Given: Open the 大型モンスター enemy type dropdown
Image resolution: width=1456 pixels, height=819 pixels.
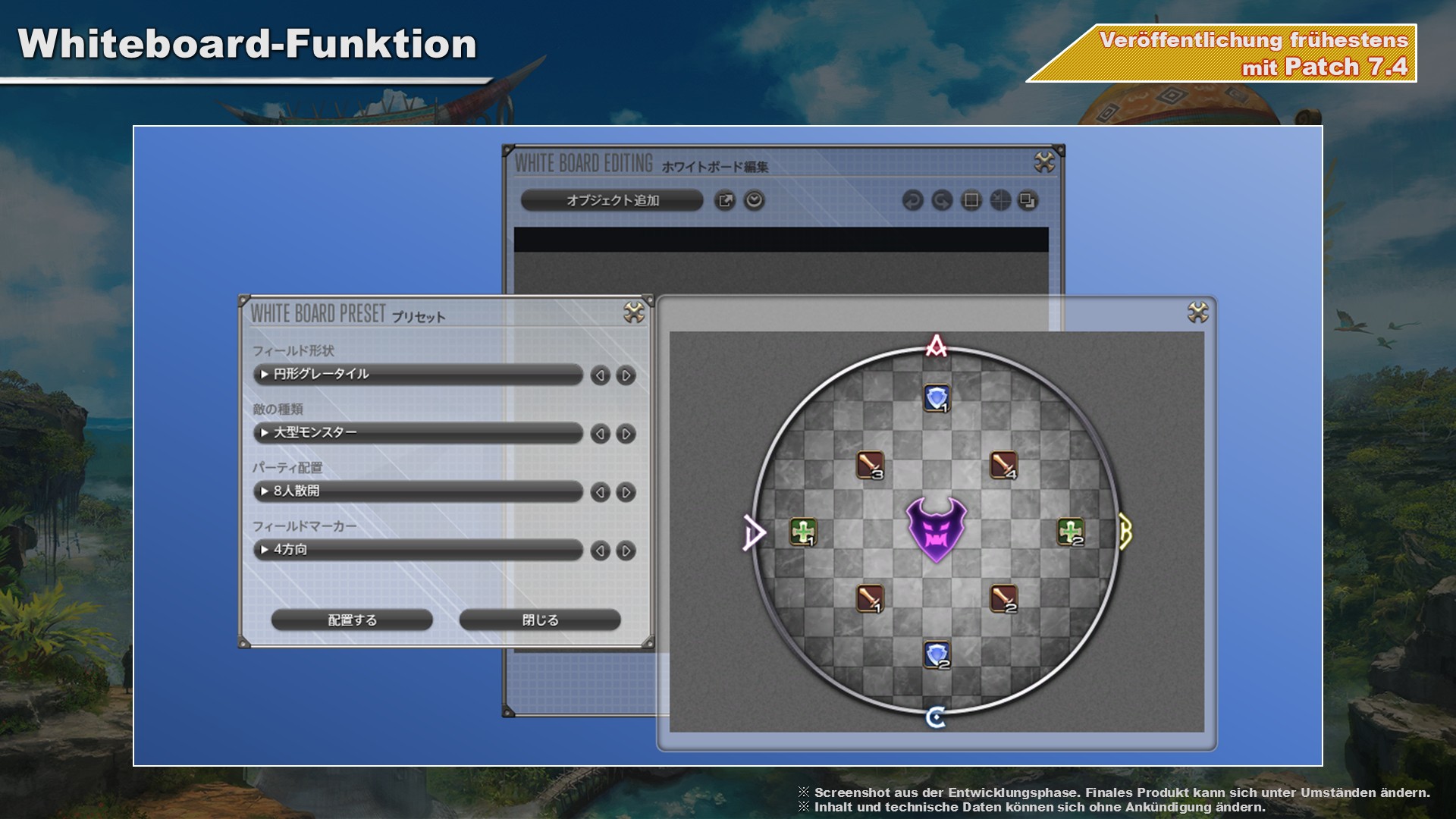Looking at the screenshot, I should [x=417, y=432].
